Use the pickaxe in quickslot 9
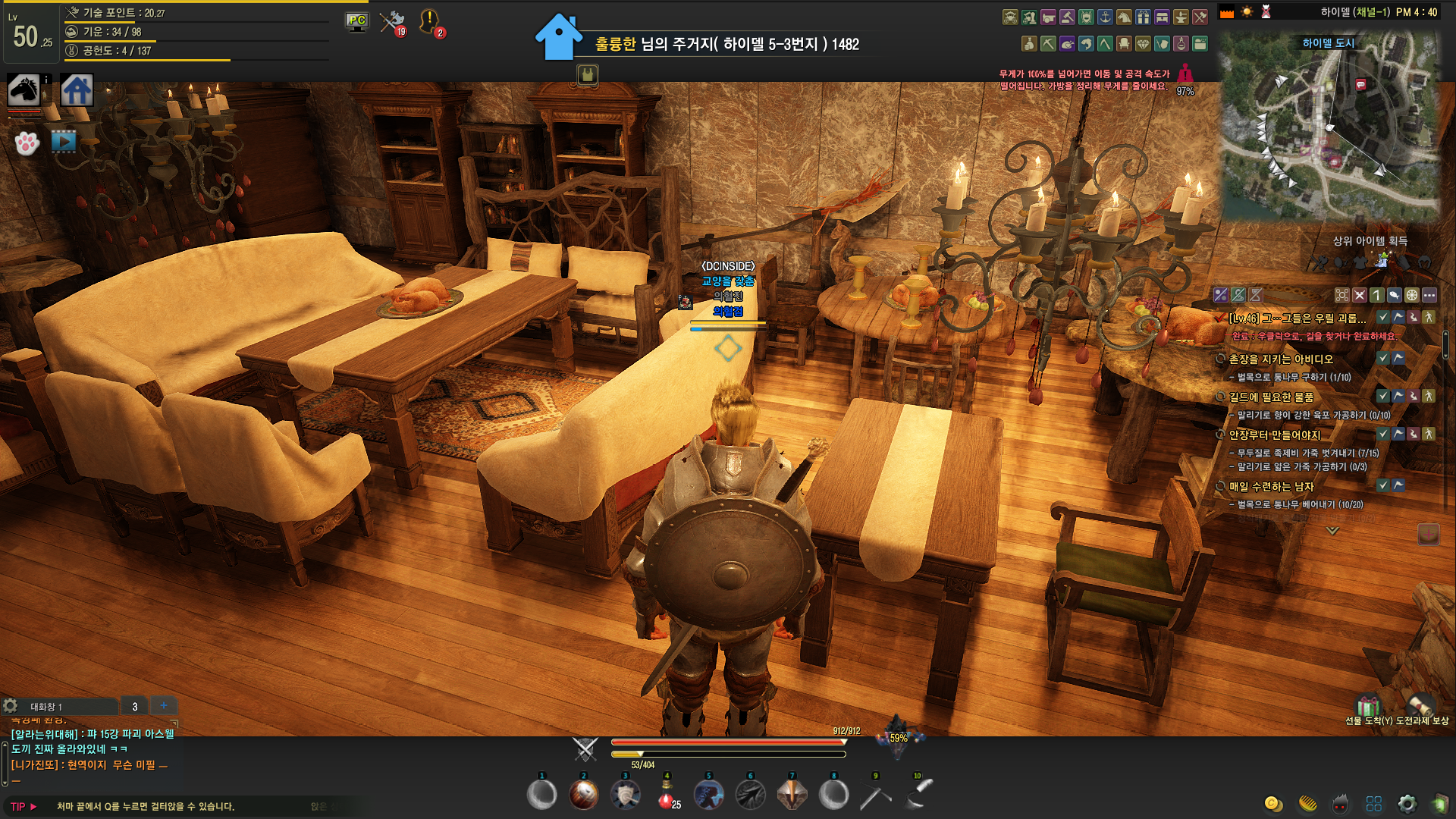1456x819 pixels. 875,795
